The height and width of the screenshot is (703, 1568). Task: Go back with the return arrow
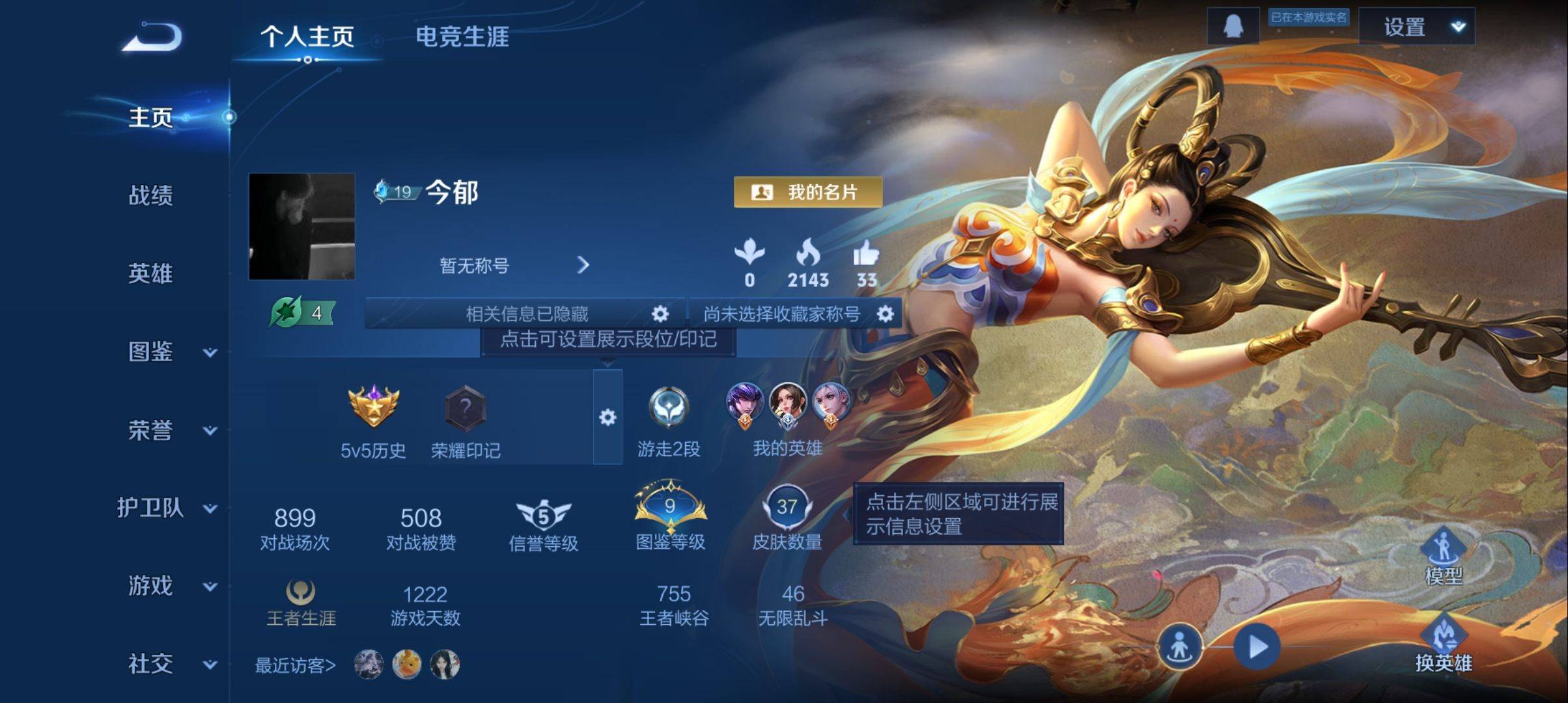pos(152,37)
